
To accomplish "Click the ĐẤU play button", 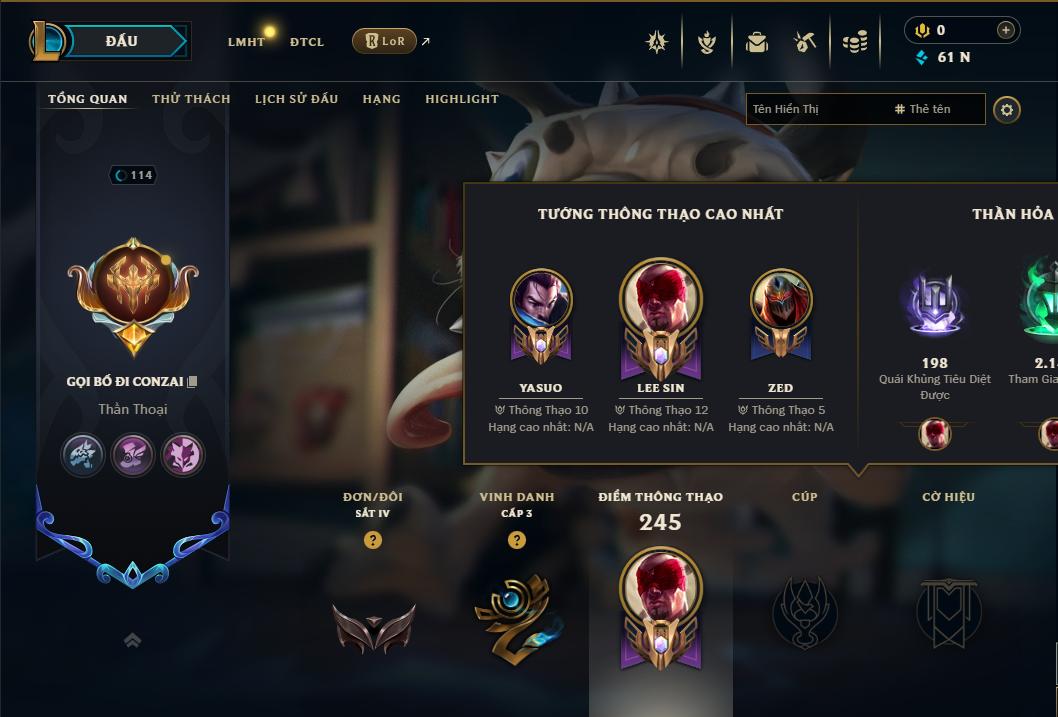I will pyautogui.click(x=120, y=41).
